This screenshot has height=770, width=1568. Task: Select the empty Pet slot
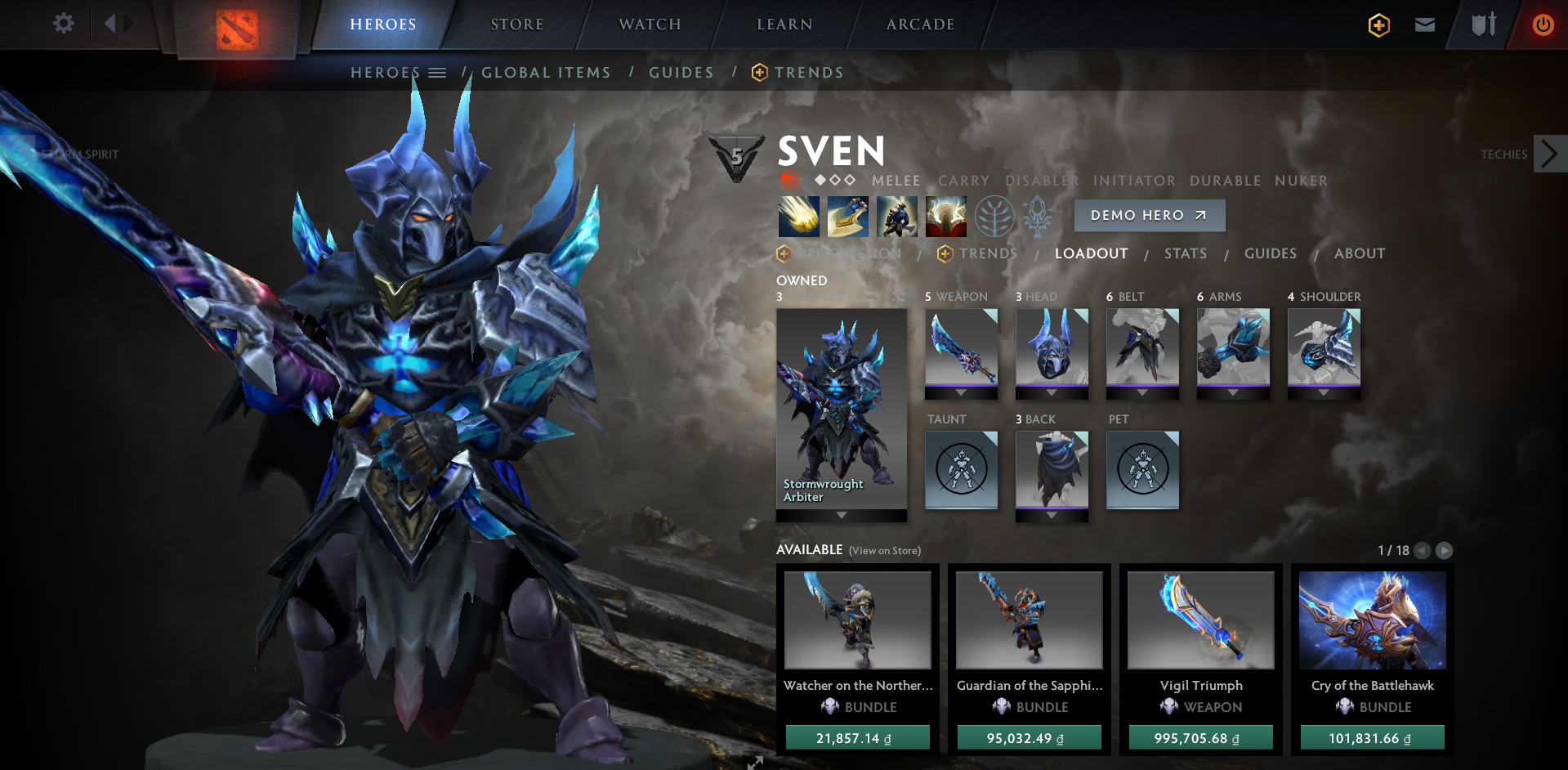[x=1142, y=470]
